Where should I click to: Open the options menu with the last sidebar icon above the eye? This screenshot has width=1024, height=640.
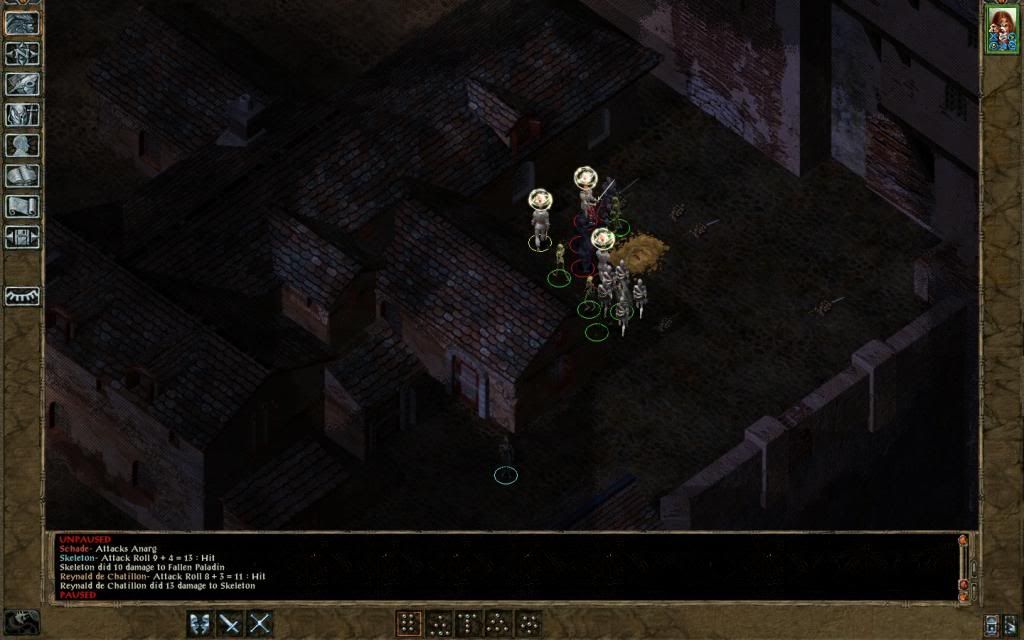tap(22, 237)
